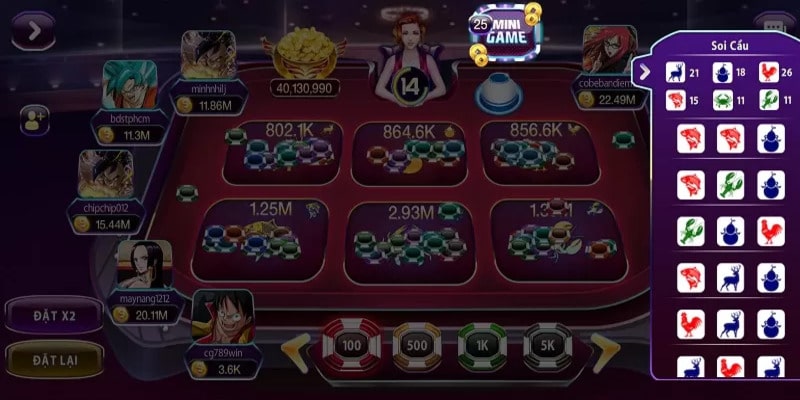
Task: Repeat the last bet with ĐẶT LẠI
Action: pyautogui.click(x=54, y=358)
